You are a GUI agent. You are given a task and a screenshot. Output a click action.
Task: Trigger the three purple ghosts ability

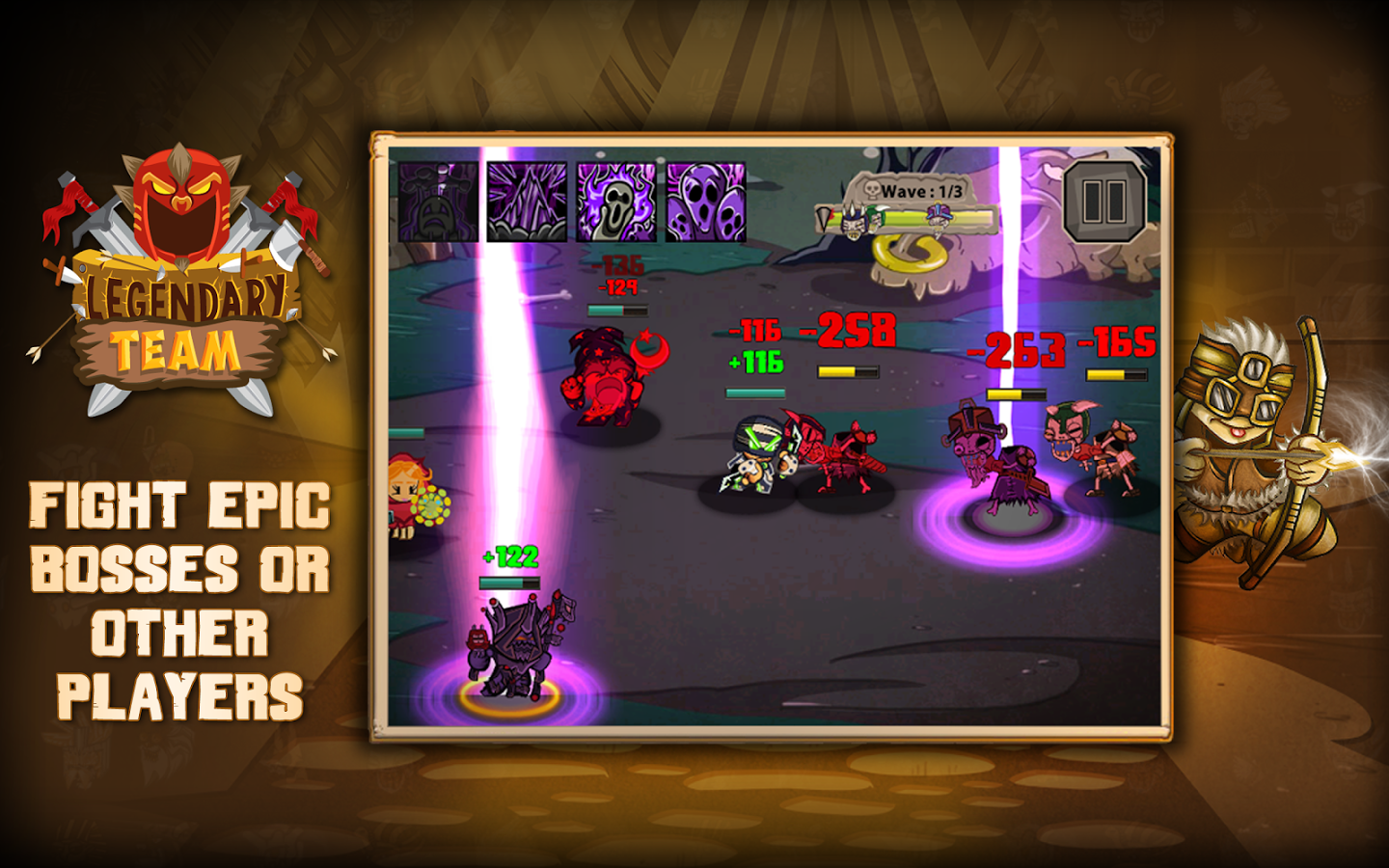(x=706, y=202)
